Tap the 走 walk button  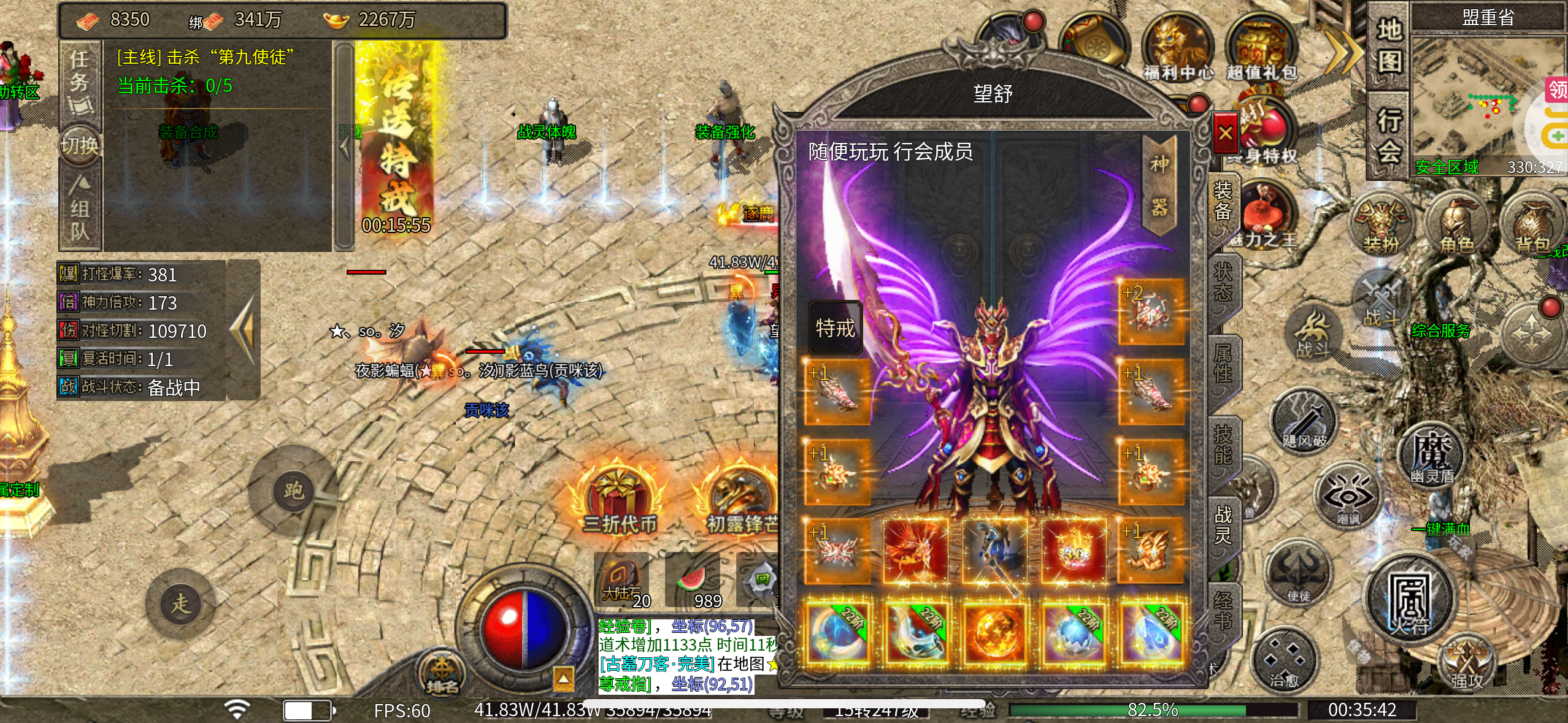tap(180, 603)
